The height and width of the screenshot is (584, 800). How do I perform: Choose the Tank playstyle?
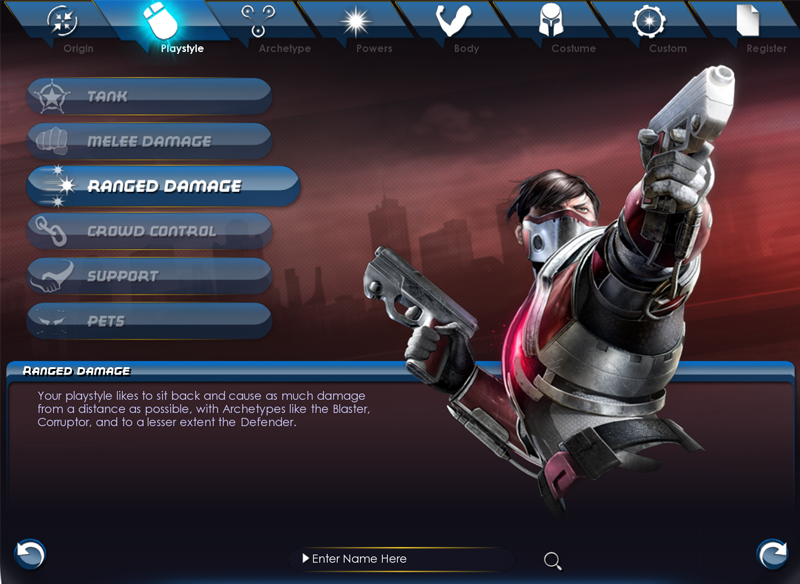click(149, 96)
